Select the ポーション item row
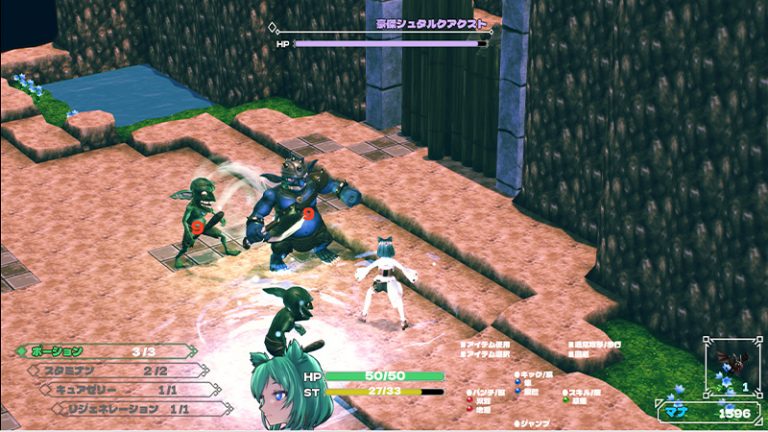768x432 pixels. pos(105,351)
